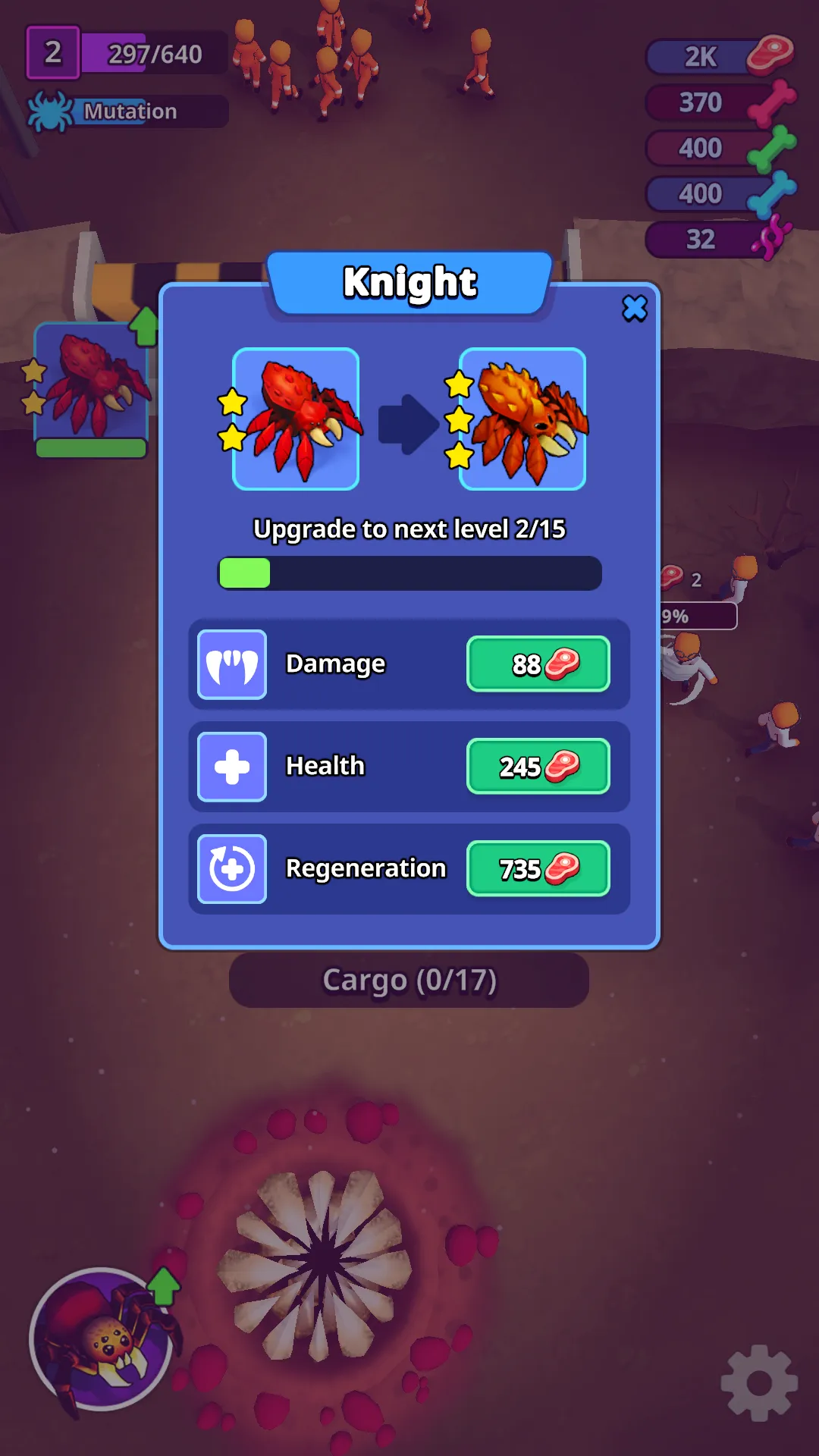Select the two-star Knight spider card

pos(91,389)
